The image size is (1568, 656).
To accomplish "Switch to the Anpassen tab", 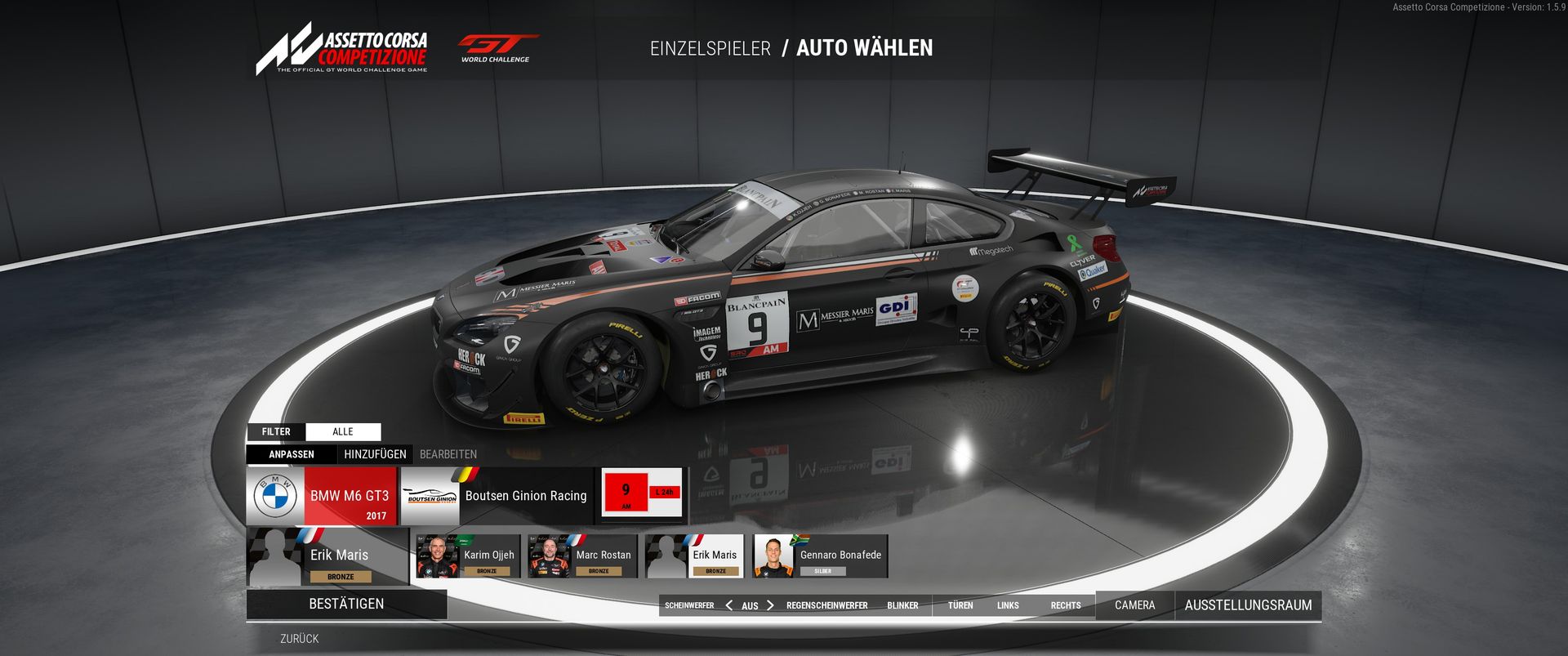I will [292, 454].
